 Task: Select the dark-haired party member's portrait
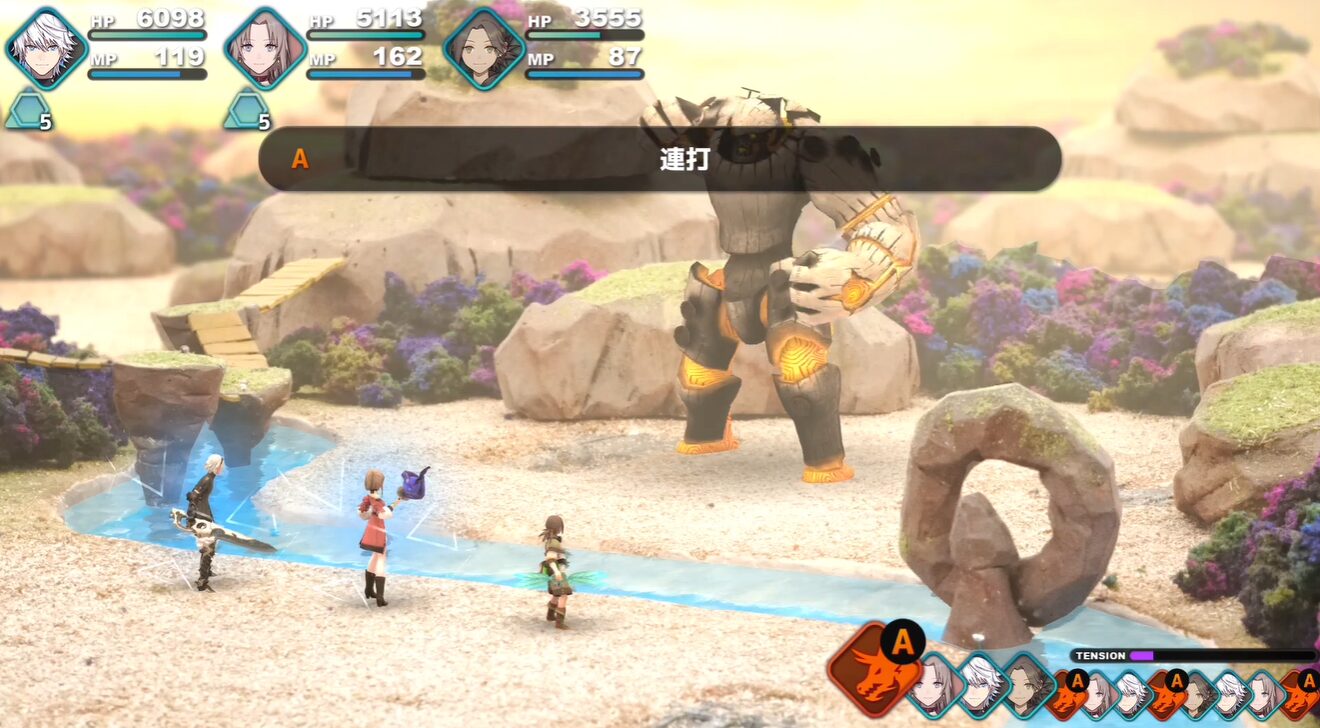click(484, 49)
